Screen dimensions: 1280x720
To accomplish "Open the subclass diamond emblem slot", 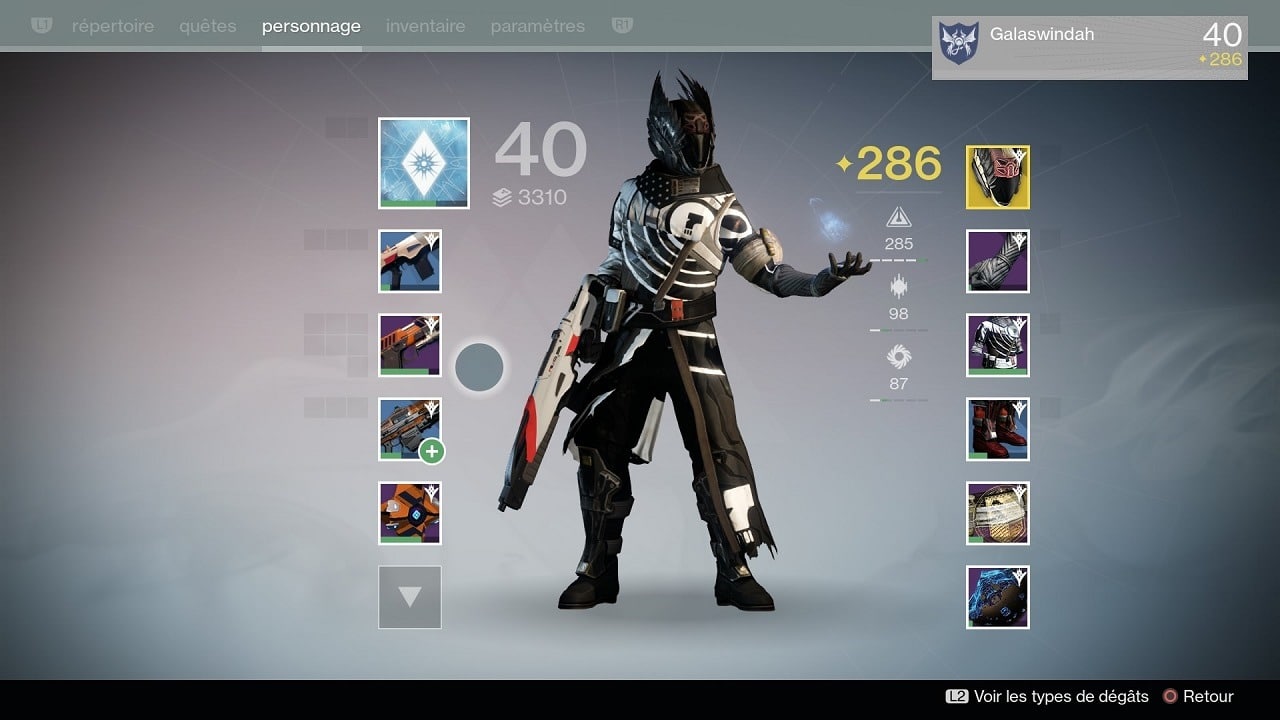I will (x=424, y=163).
